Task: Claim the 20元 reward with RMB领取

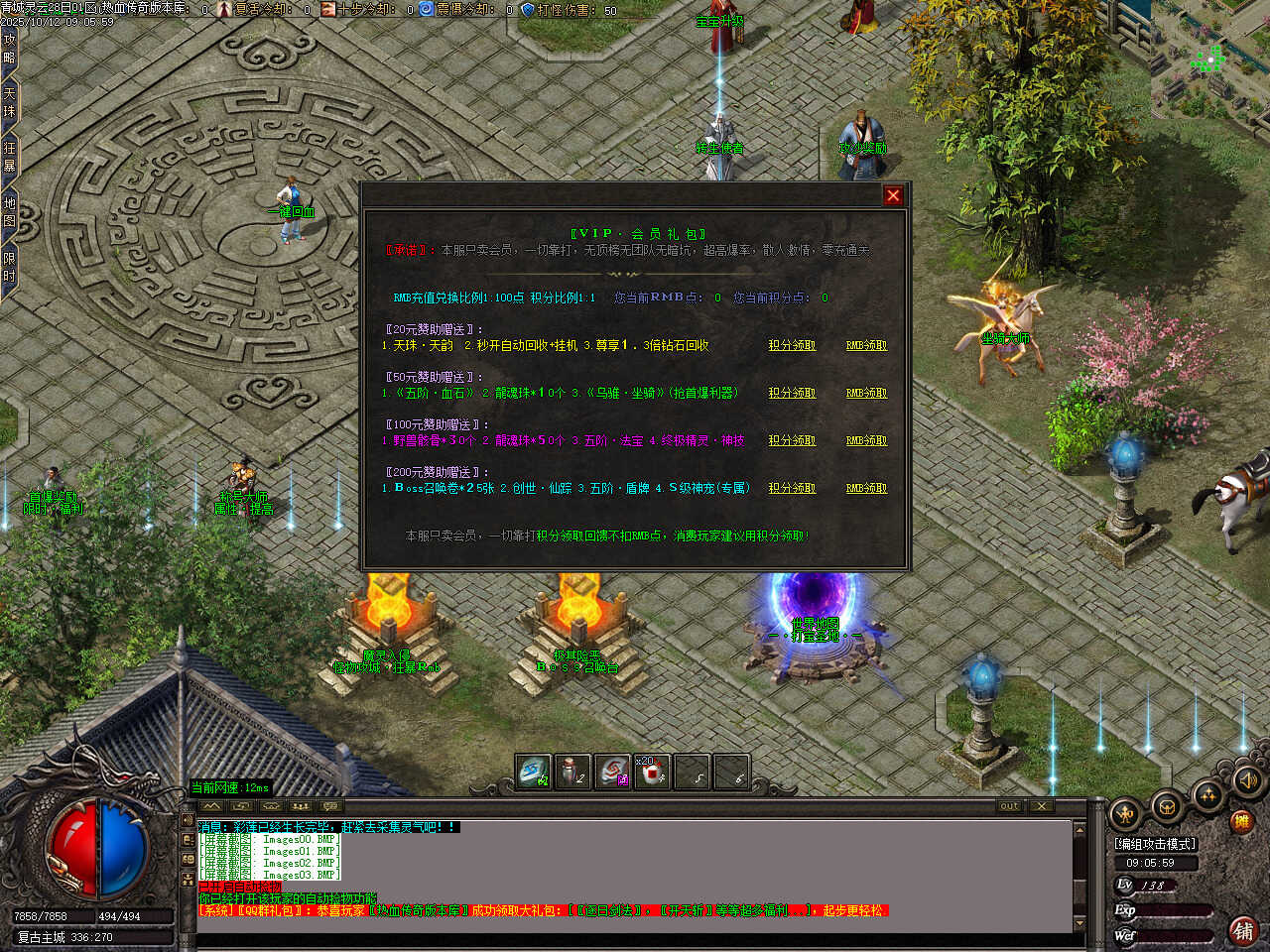Action: coord(866,345)
